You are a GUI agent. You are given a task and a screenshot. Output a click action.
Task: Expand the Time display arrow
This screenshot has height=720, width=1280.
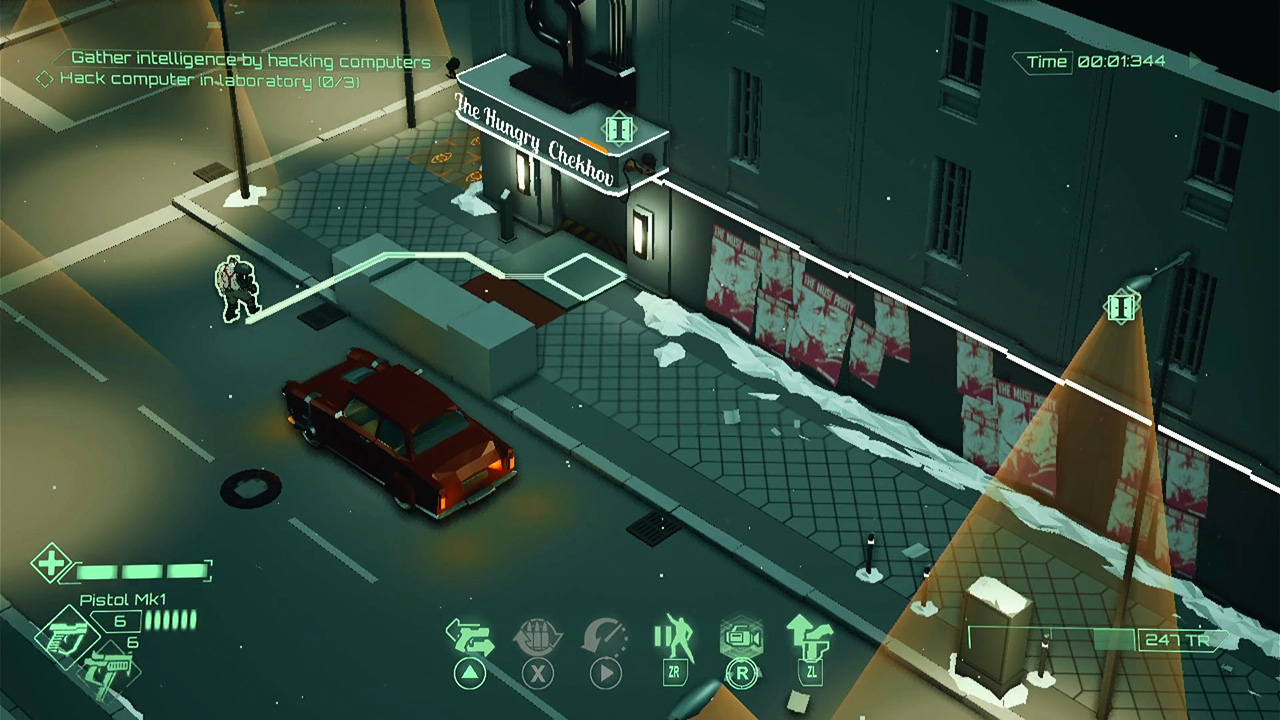(x=1193, y=60)
